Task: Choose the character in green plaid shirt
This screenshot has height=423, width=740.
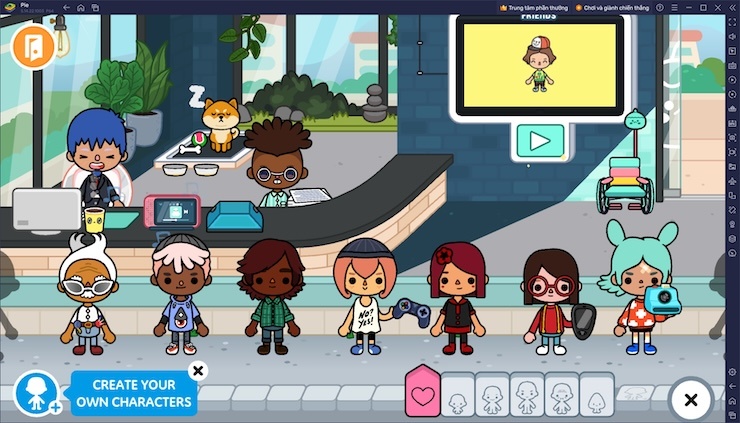Action: [x=270, y=295]
